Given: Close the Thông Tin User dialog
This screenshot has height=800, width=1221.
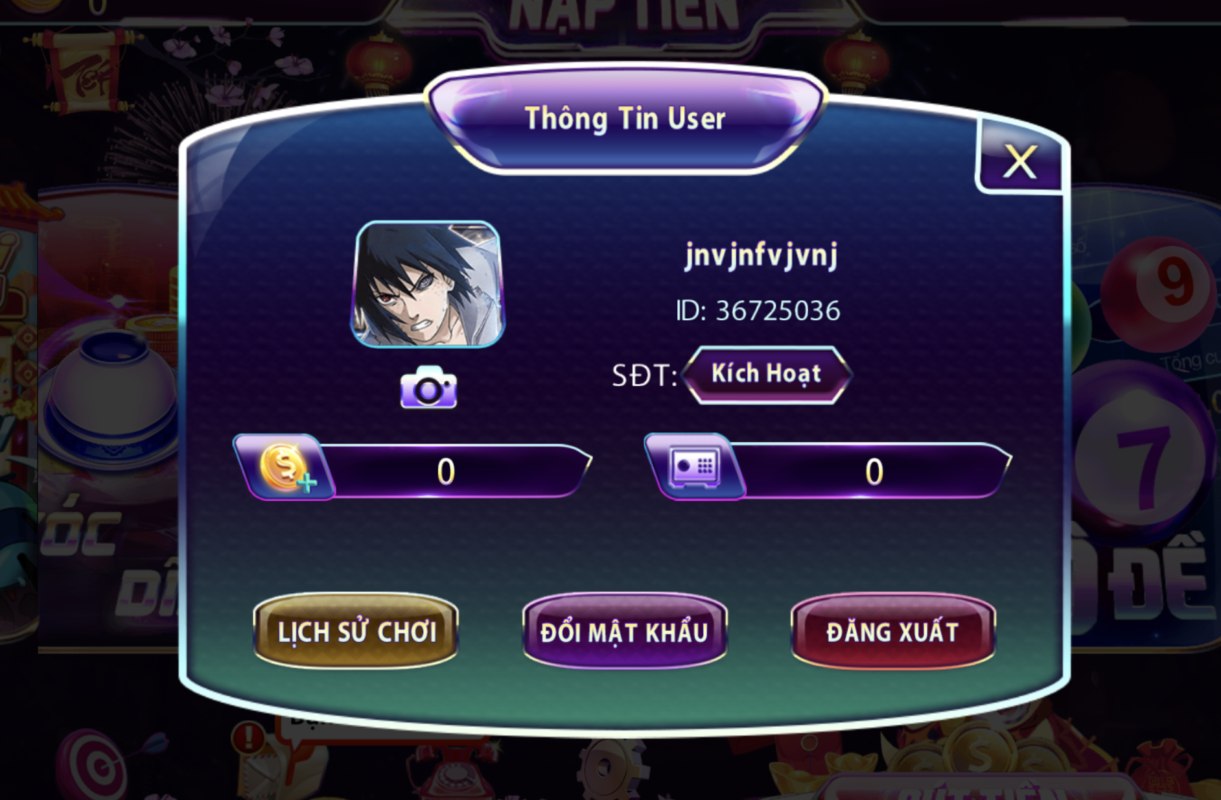Looking at the screenshot, I should point(1019,161).
